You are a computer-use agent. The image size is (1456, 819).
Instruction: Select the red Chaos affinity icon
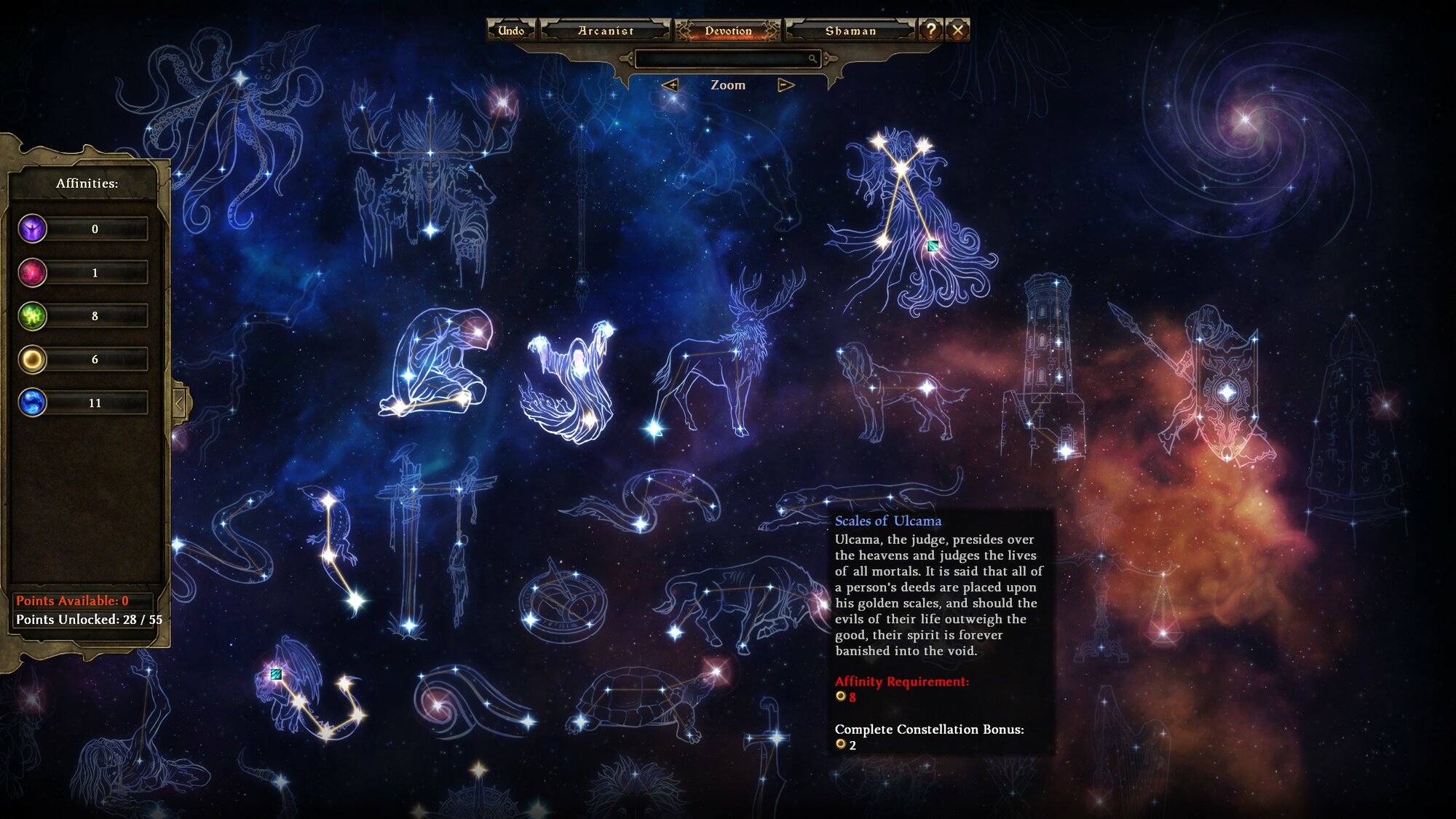click(x=33, y=272)
